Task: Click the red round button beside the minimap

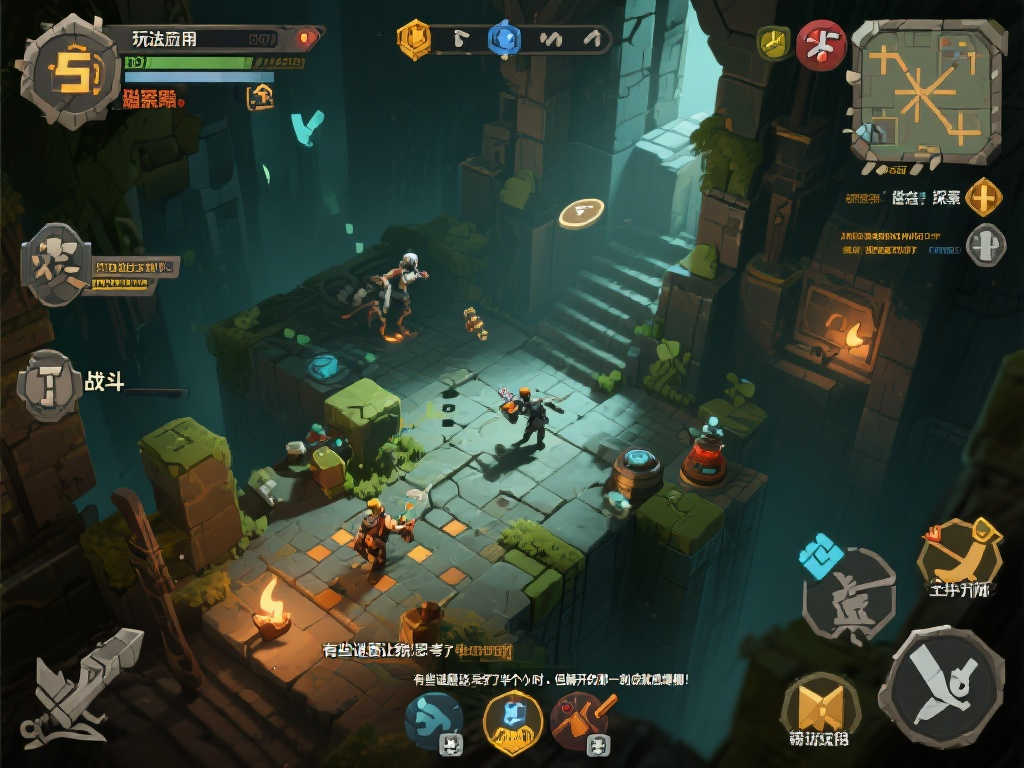Action: pyautogui.click(x=821, y=45)
